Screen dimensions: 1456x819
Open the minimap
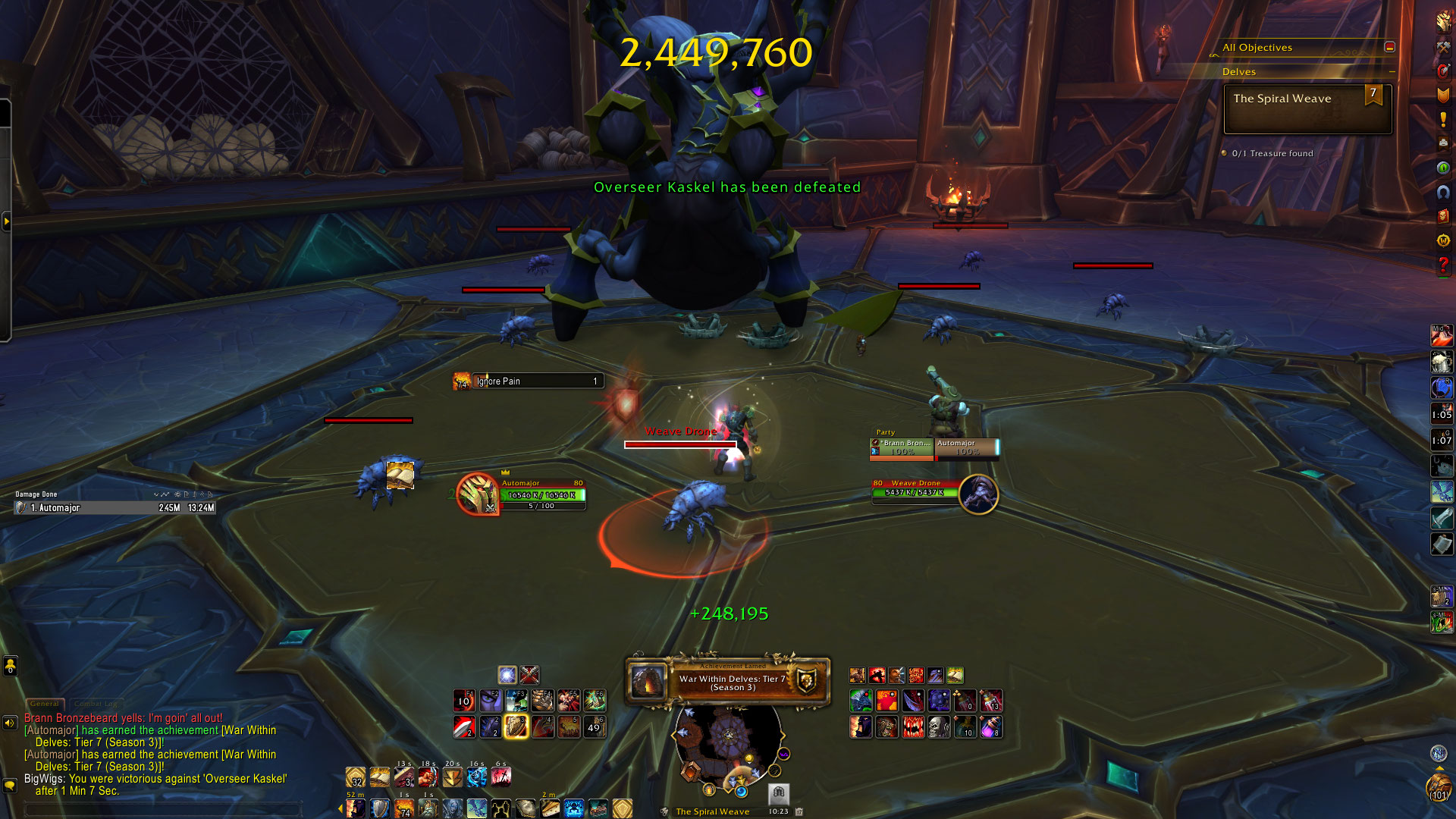pyautogui.click(x=728, y=739)
